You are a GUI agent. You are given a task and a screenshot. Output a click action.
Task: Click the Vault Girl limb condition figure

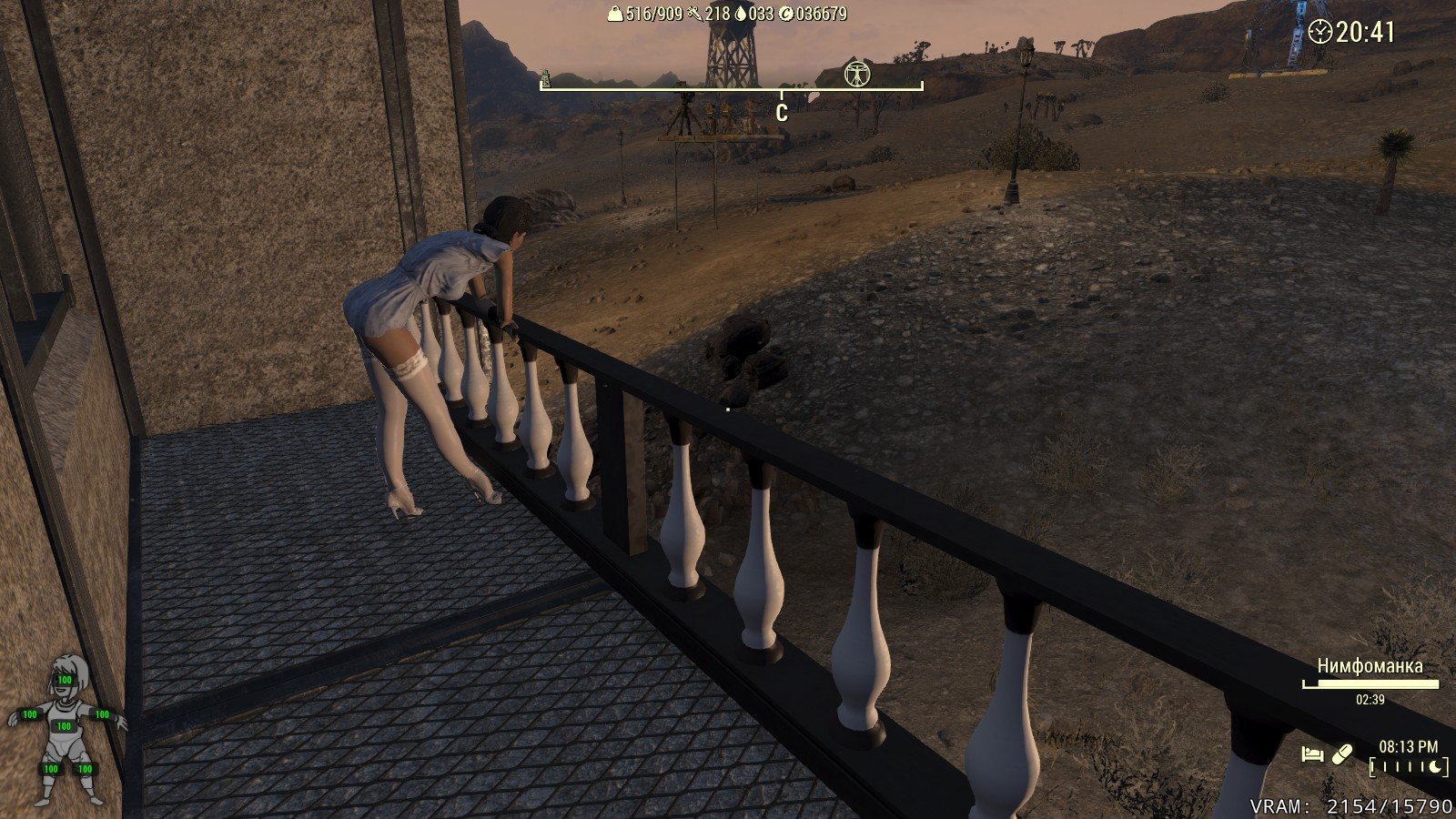pyautogui.click(x=66, y=728)
